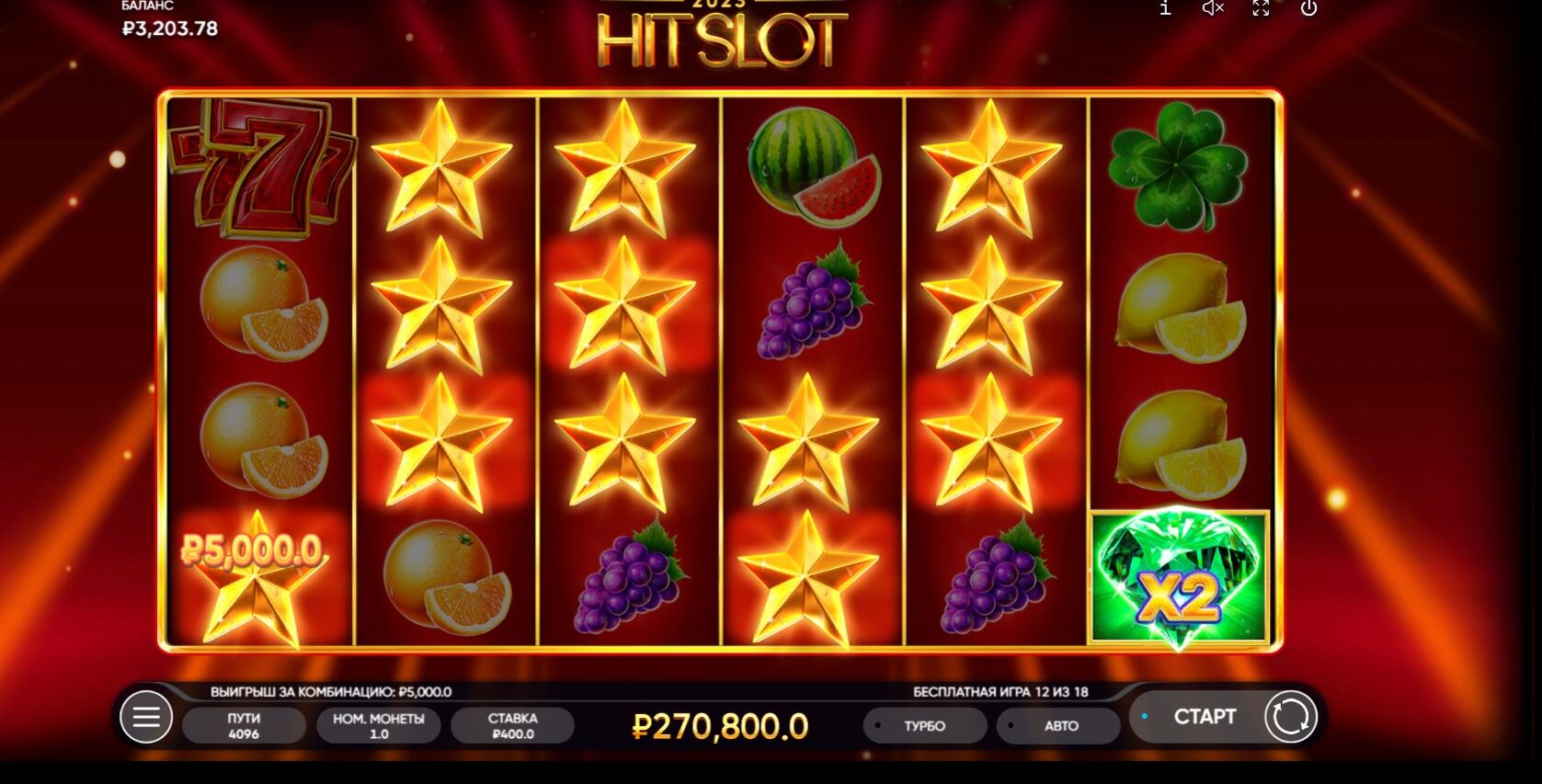Screen dimensions: 1542x784
Task: Open the hamburger menu button
Action: point(146,717)
